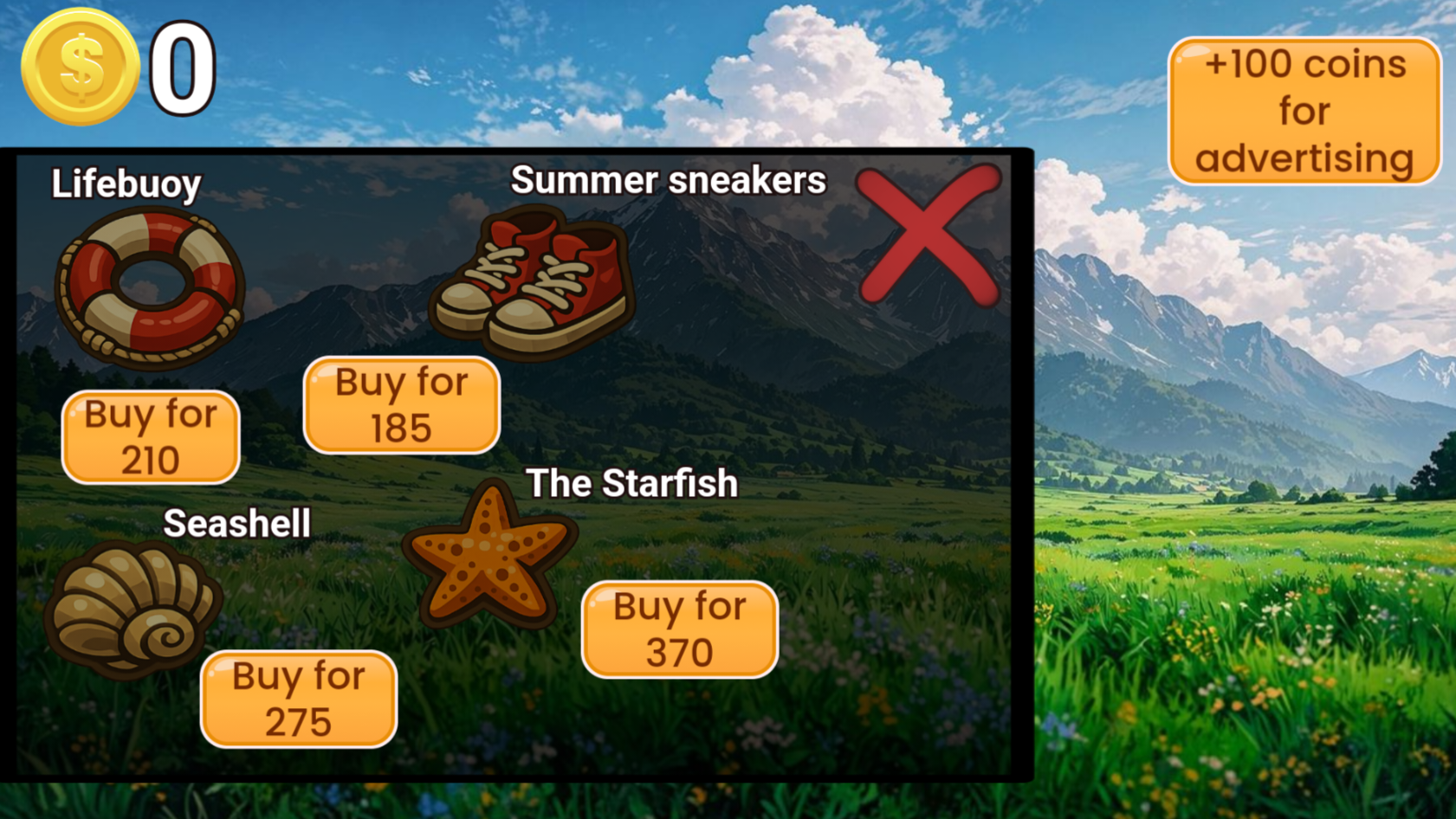Screen dimensions: 1456x819
Task: Buy the Lifebuoy for 210 coins
Action: point(149,436)
